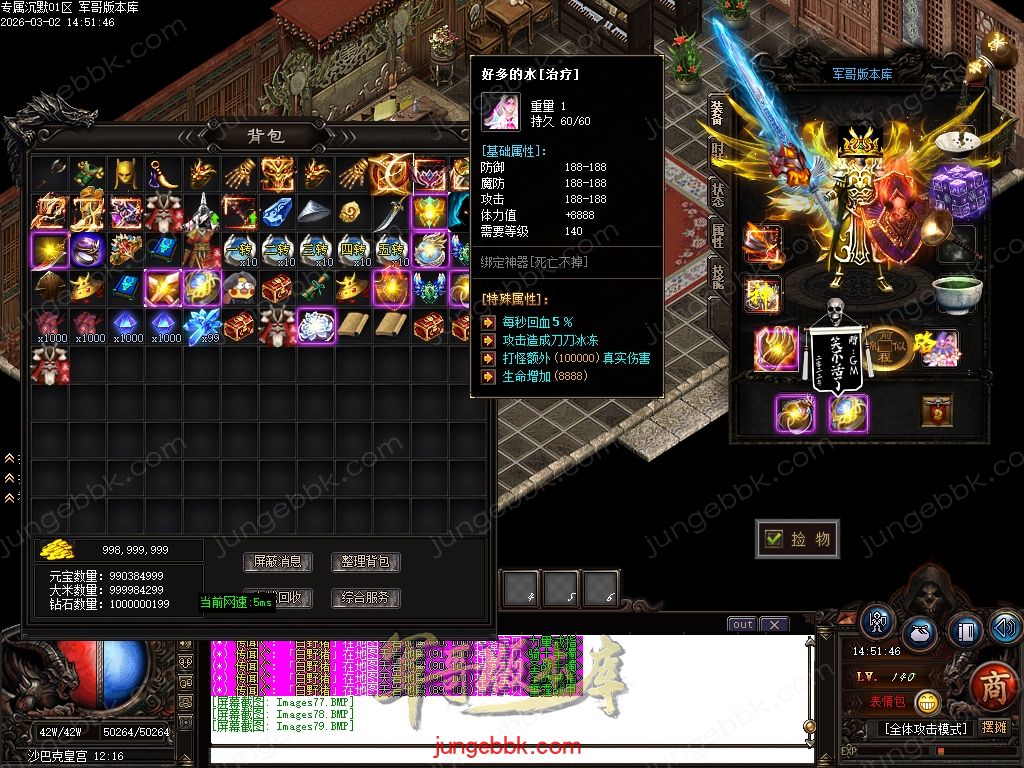Sort the bag with 整理背包
Screen dimensions: 1024x768
point(366,562)
